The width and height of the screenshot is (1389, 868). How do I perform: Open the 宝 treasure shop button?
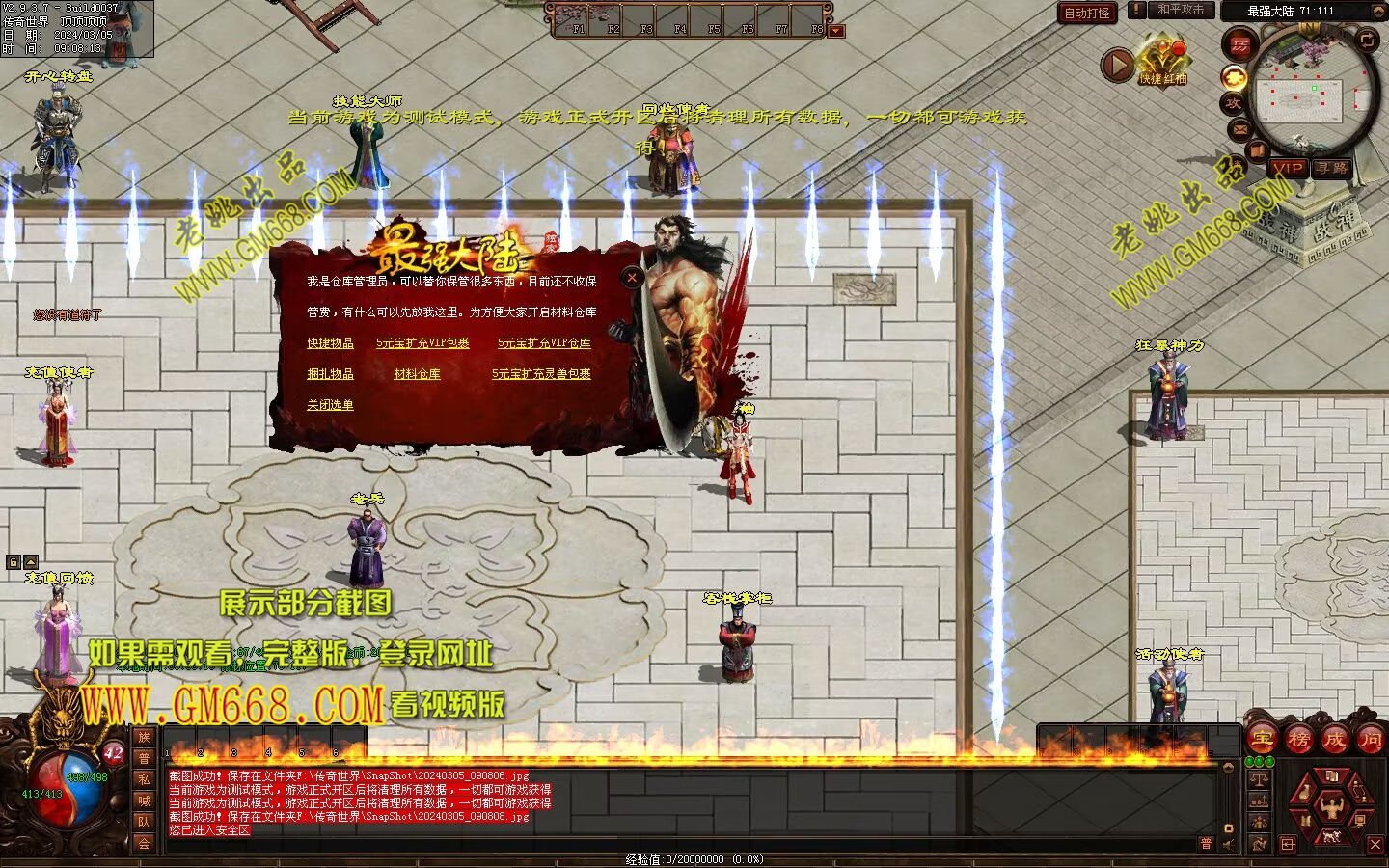pos(1262,740)
